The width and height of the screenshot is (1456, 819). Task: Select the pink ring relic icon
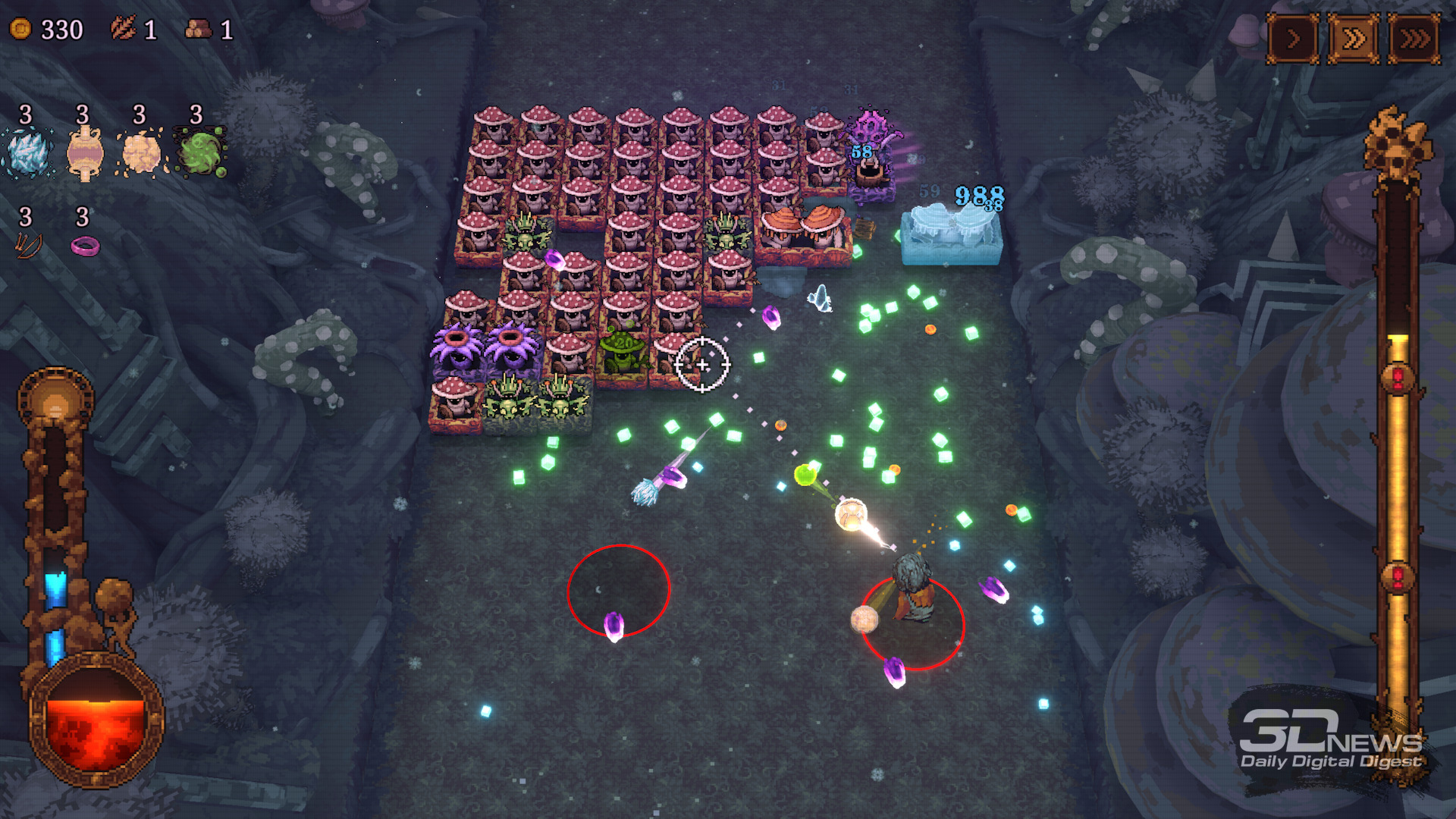pos(85,246)
